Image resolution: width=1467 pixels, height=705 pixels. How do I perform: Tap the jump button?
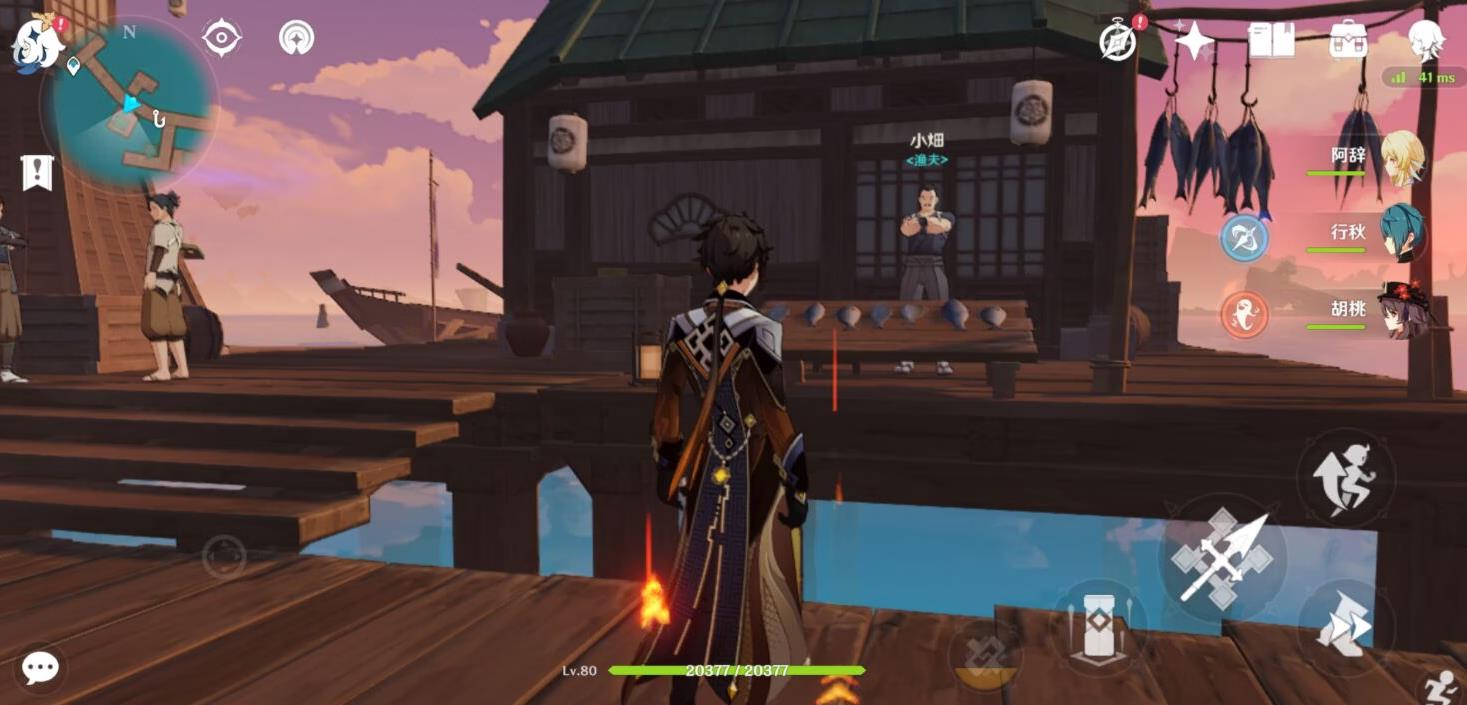tap(1345, 478)
